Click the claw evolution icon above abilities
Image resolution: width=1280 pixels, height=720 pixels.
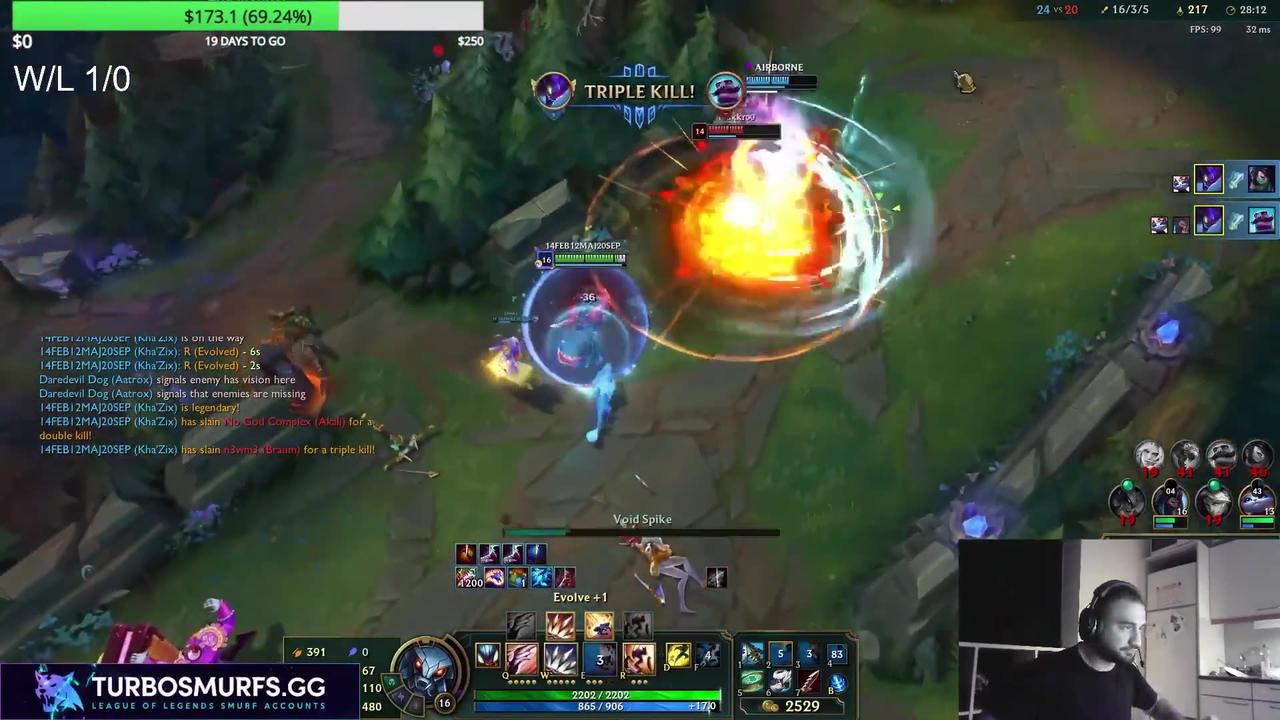(x=520, y=626)
